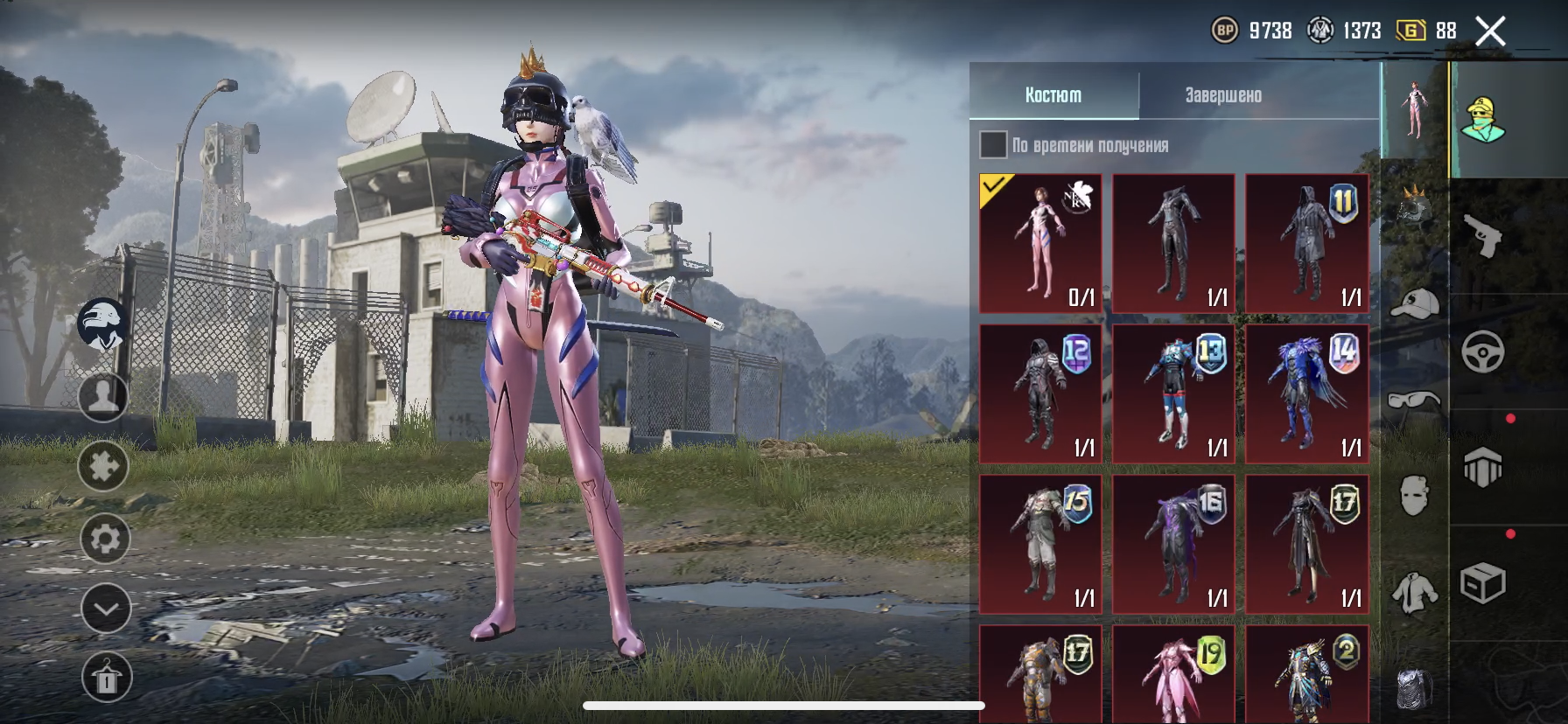Open the pistol weapon skins category
The image size is (1568, 724).
[1483, 236]
